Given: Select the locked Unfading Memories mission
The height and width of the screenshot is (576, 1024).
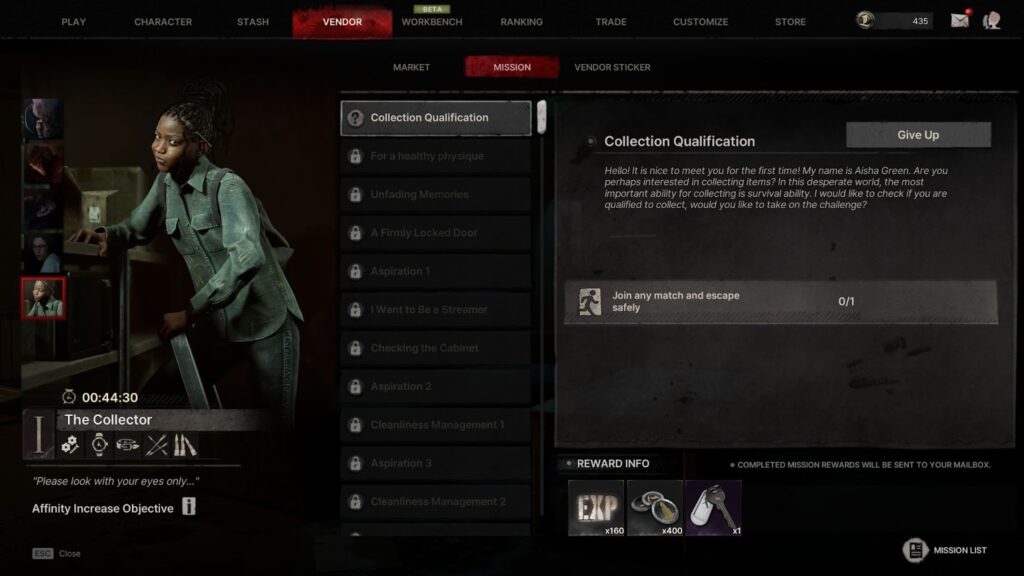Looking at the screenshot, I should pyautogui.click(x=436, y=195).
